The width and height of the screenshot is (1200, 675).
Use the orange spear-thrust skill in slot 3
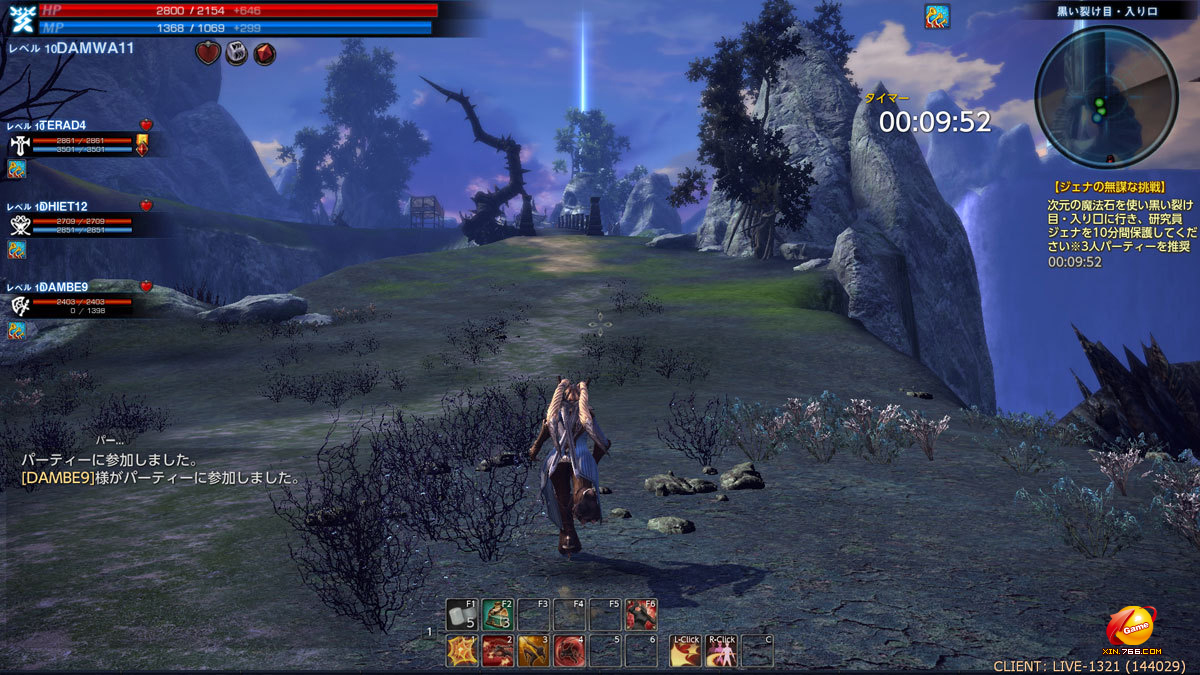pos(533,651)
